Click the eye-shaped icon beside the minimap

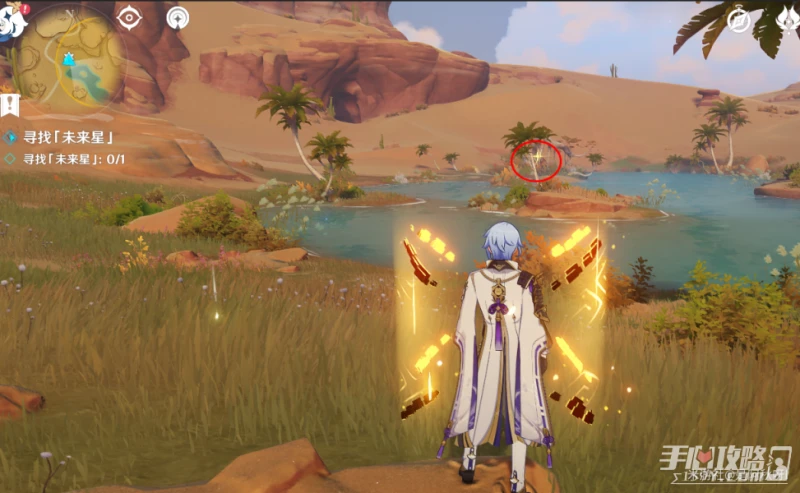click(x=129, y=17)
